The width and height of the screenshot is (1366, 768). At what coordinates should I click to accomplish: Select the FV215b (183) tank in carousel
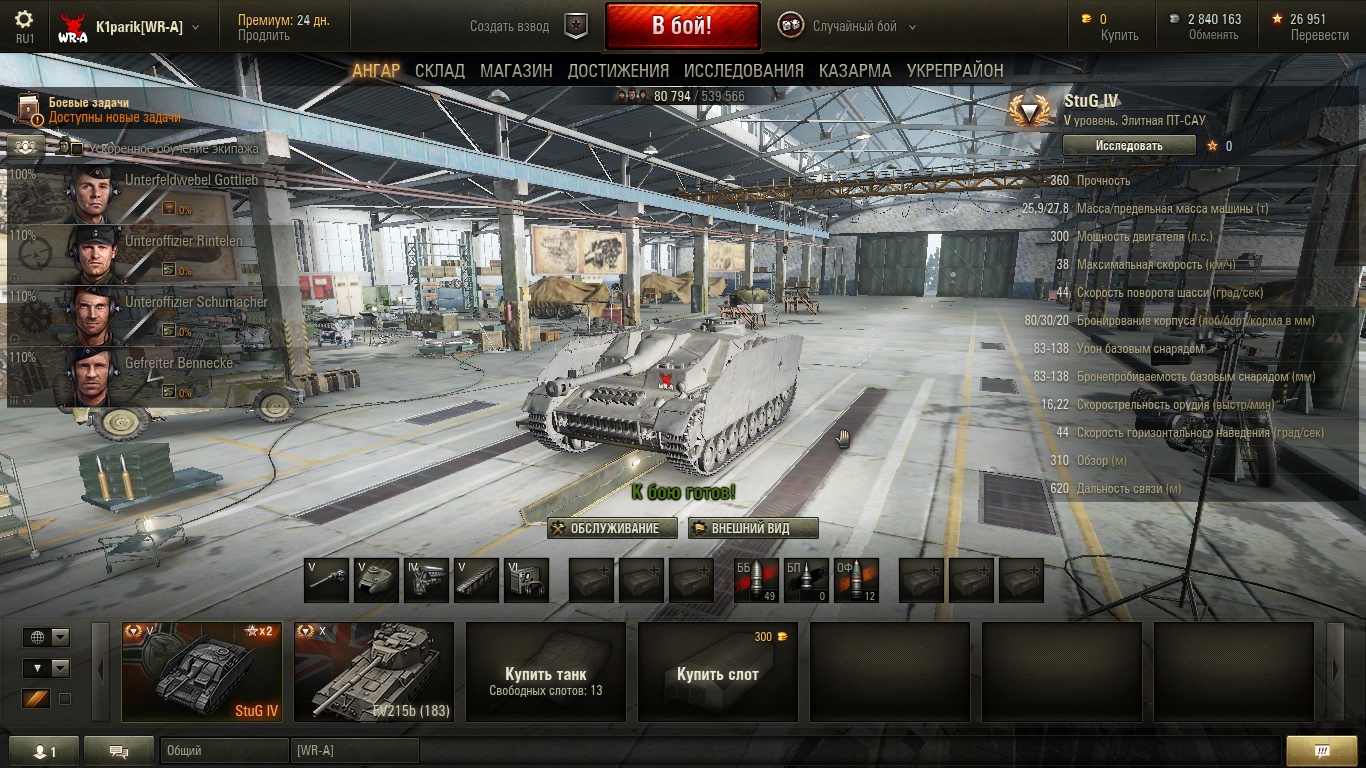(374, 672)
